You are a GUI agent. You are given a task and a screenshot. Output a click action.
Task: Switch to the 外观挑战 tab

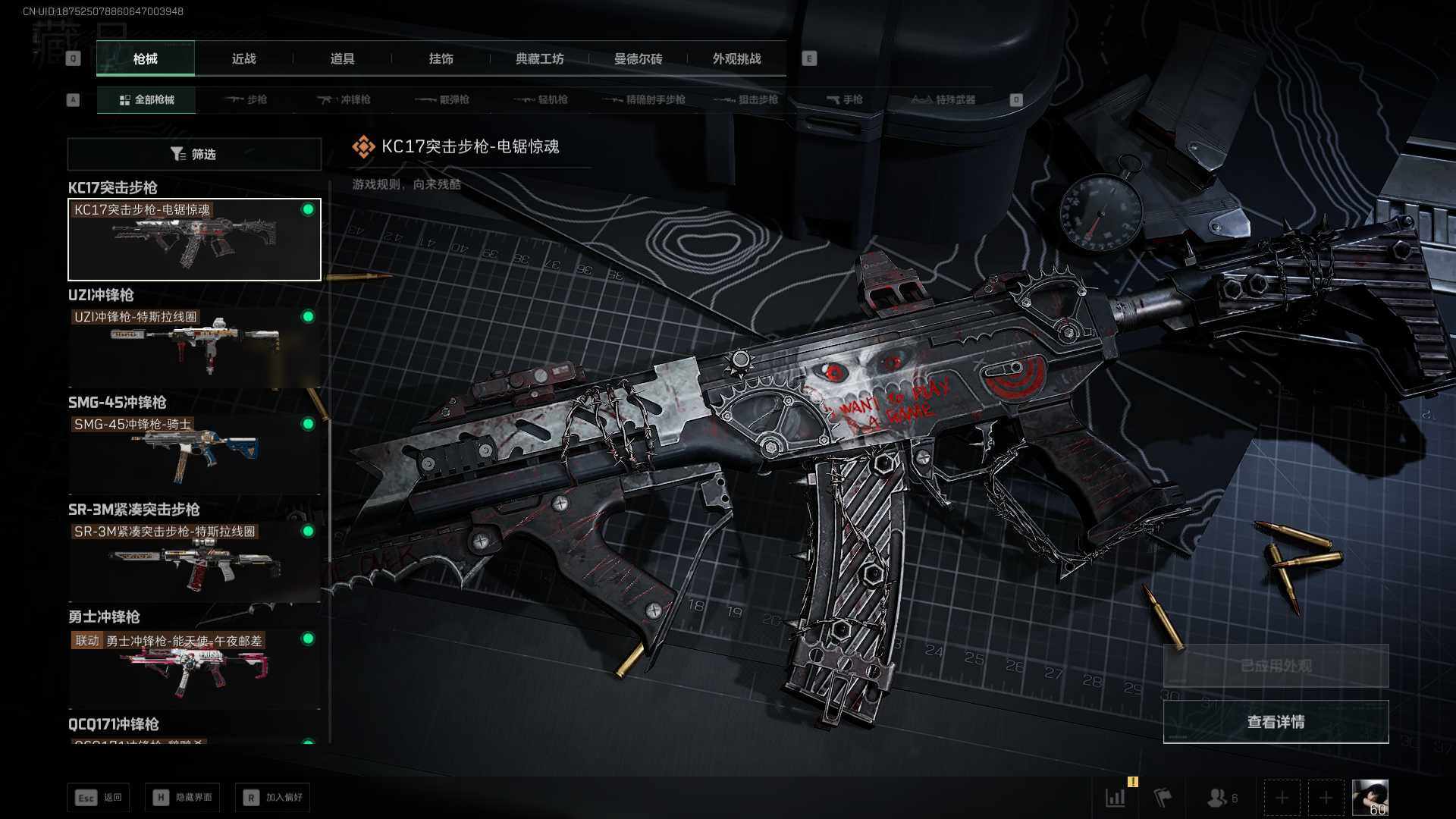click(x=736, y=59)
